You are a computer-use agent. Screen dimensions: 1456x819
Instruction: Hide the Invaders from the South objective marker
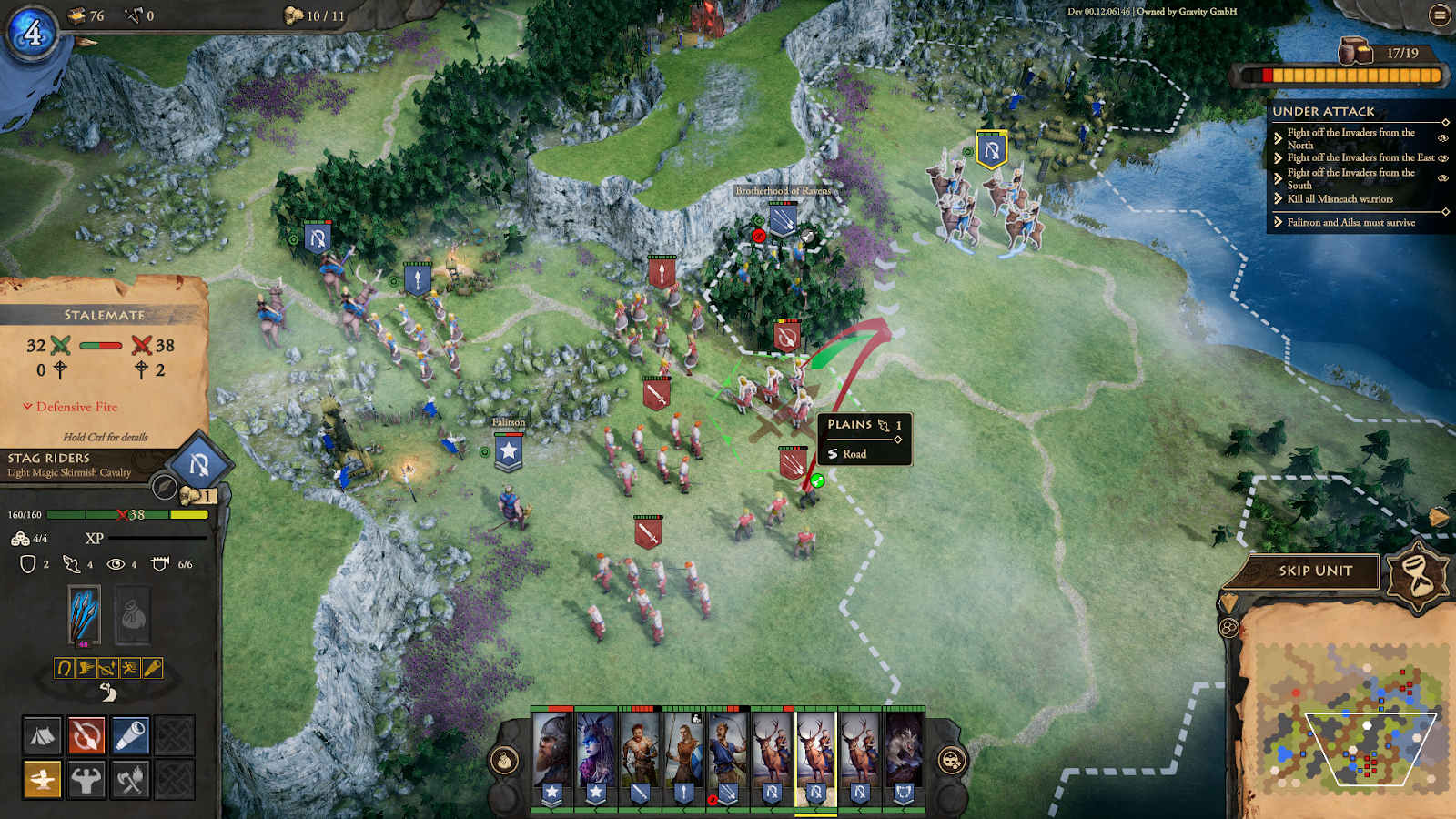tap(1443, 178)
